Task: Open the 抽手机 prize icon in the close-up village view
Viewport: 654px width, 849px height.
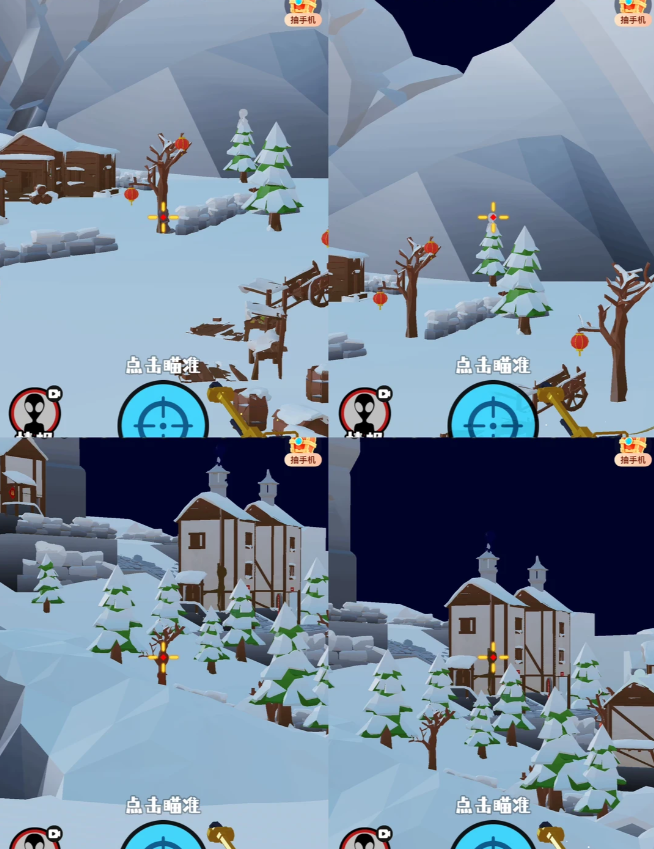Action: pos(303,451)
